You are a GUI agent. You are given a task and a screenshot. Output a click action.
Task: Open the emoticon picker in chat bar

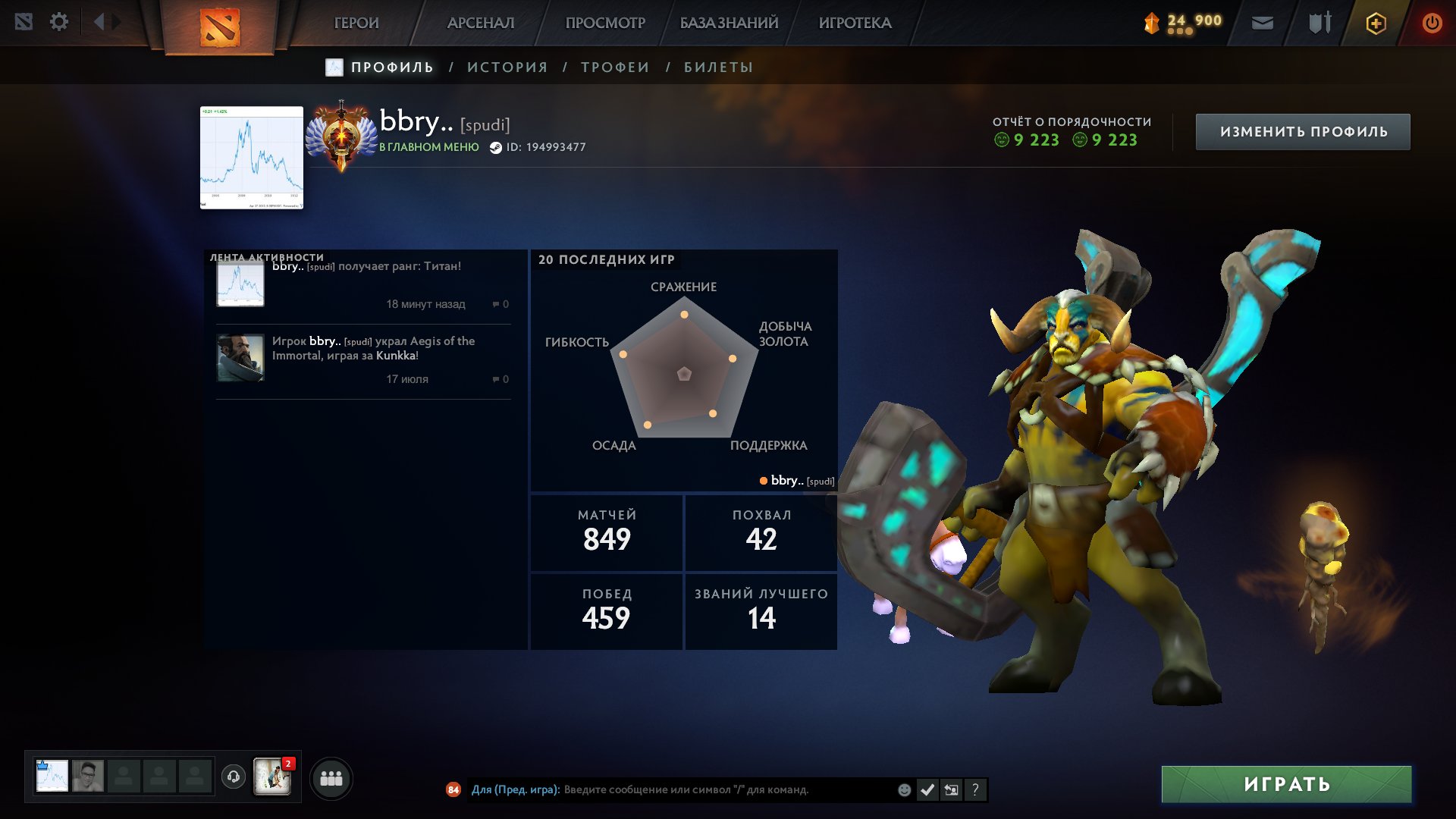(903, 789)
